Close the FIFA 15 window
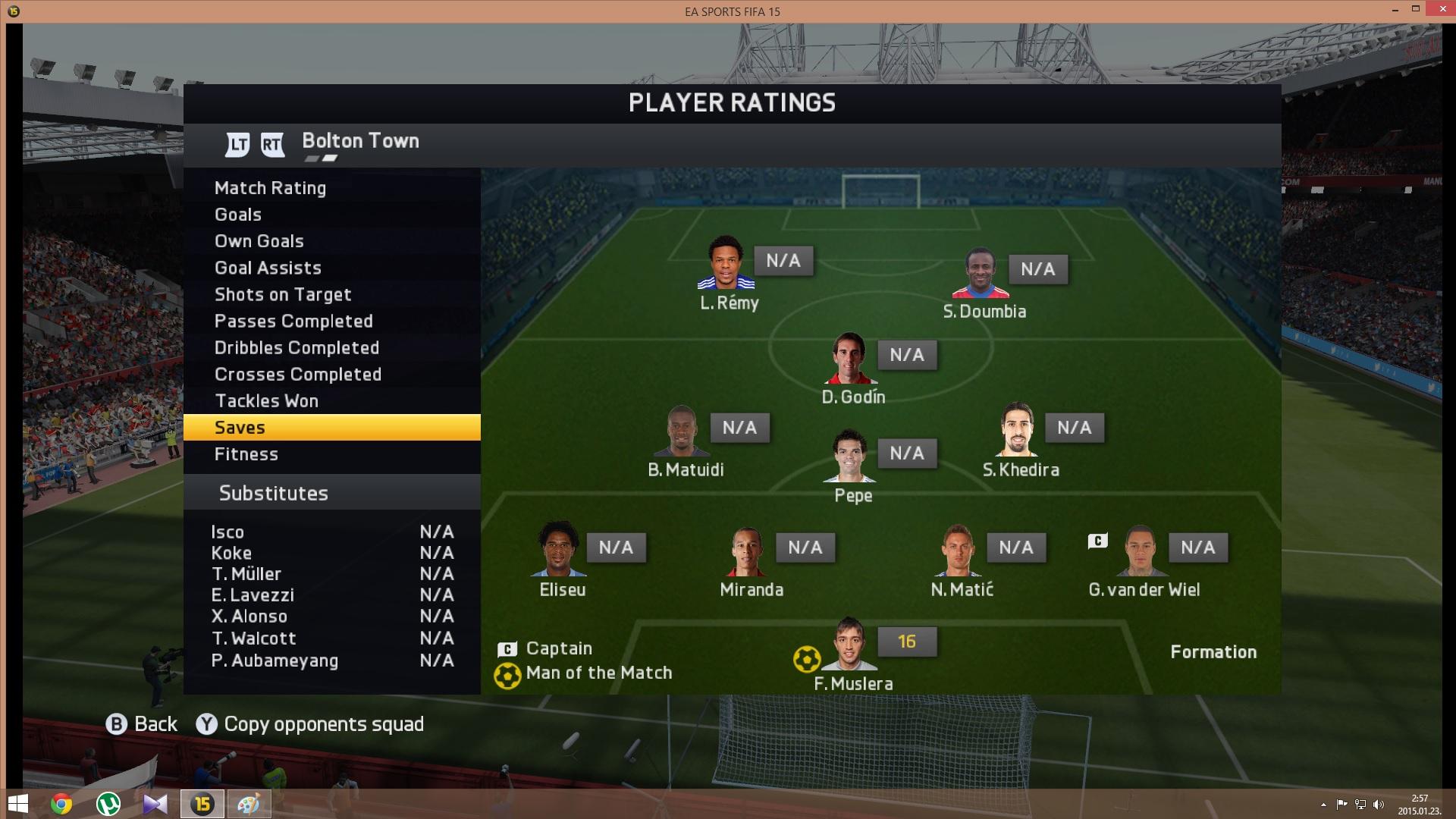Screen dimensions: 1456x819 [x=1437, y=9]
